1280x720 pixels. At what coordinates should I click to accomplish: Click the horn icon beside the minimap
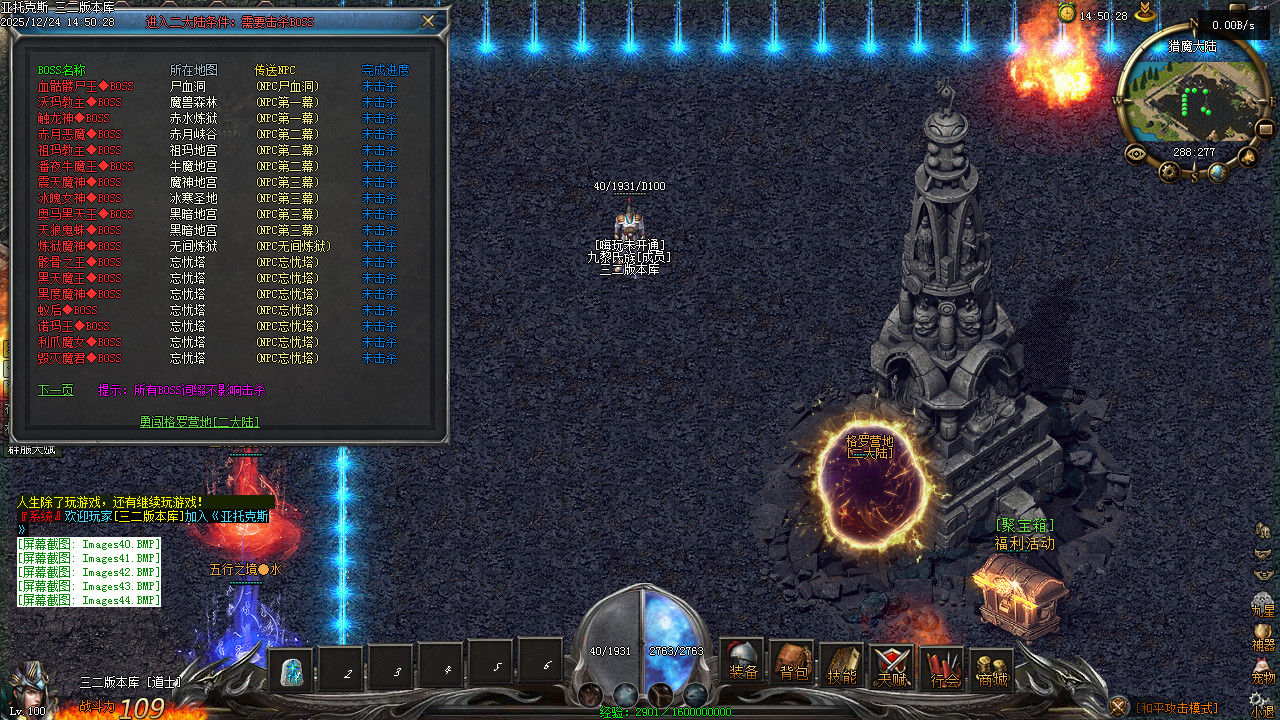point(1248,156)
